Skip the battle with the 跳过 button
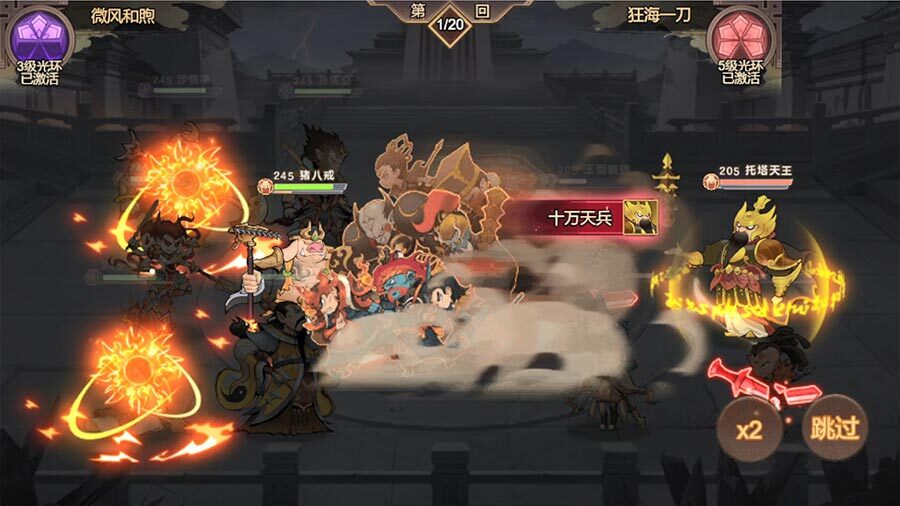Viewport: 900px width, 506px height. click(835, 428)
